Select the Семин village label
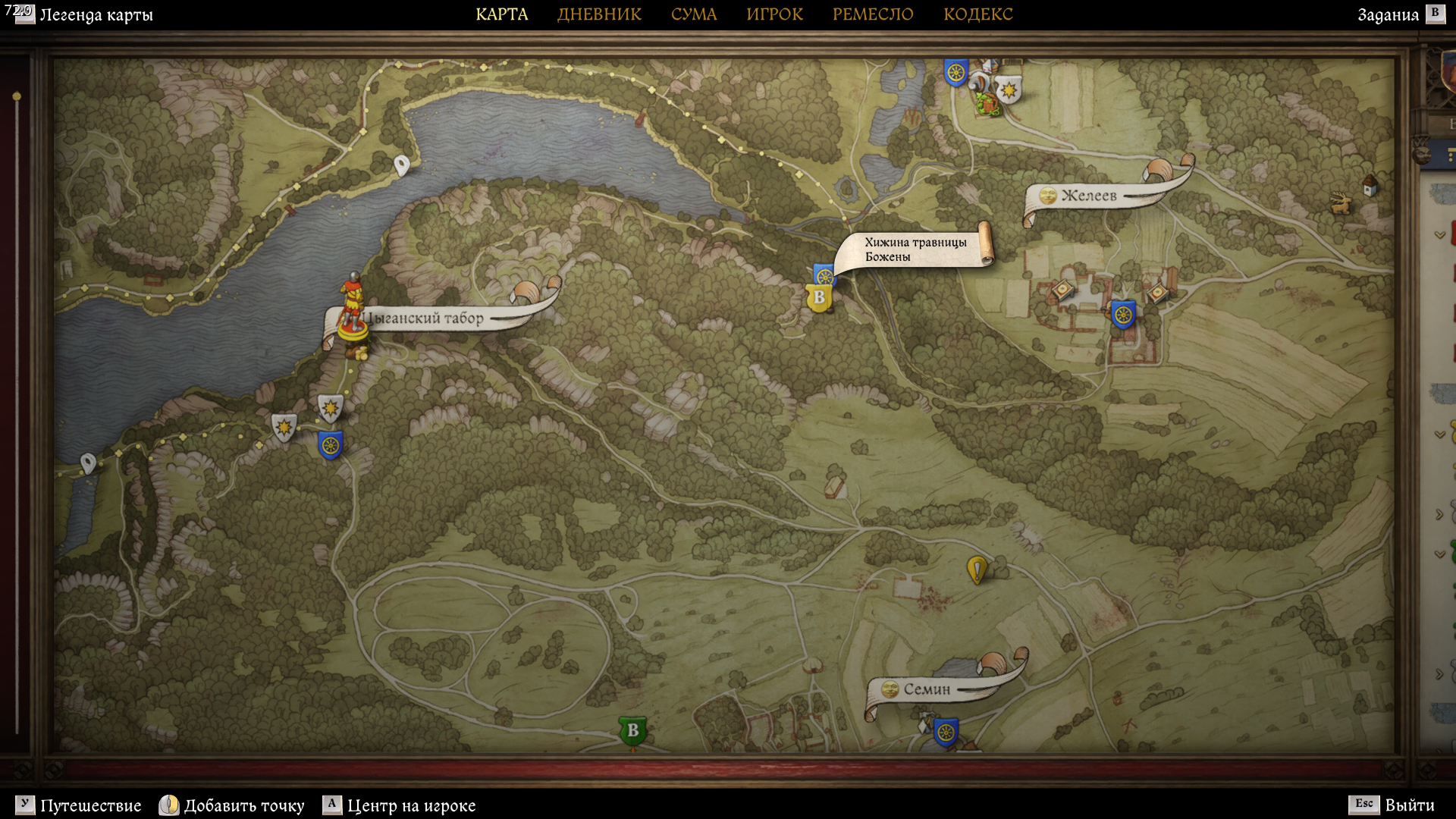 926,689
